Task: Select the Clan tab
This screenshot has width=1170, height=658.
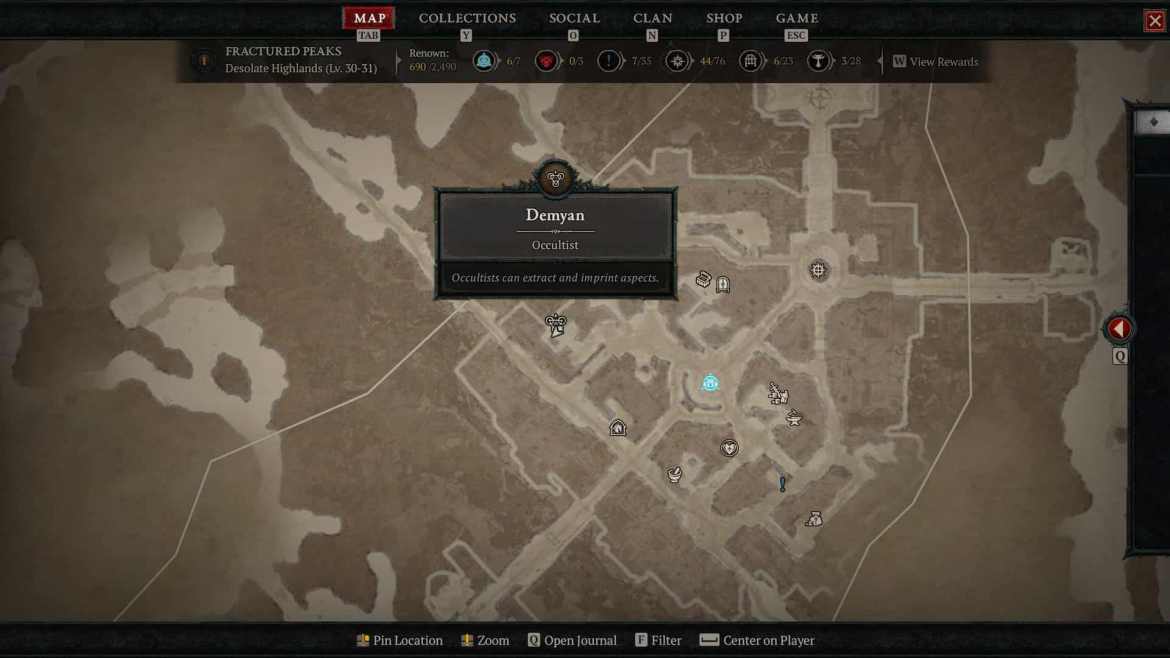Action: (x=652, y=18)
